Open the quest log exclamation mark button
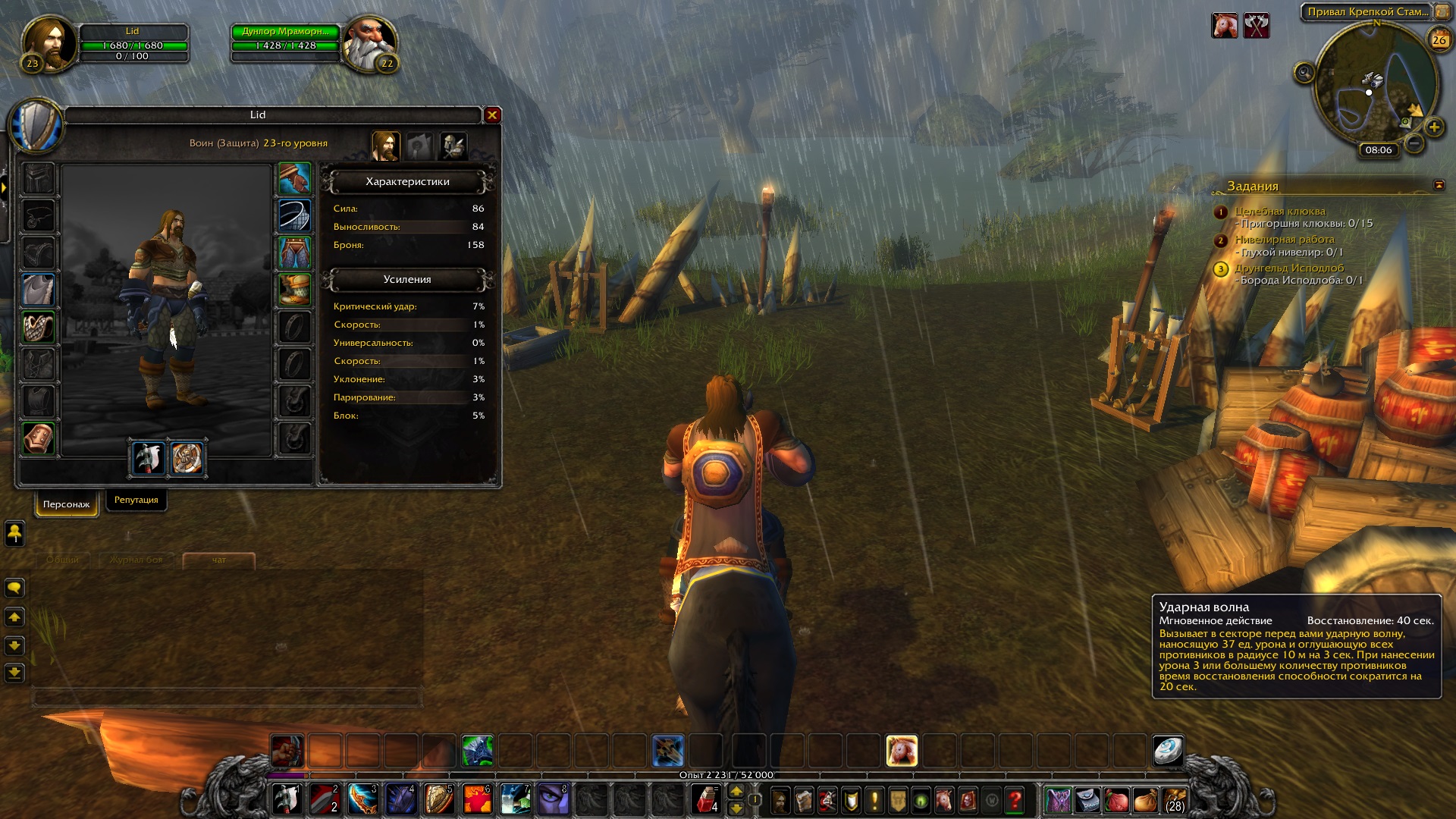 click(874, 800)
